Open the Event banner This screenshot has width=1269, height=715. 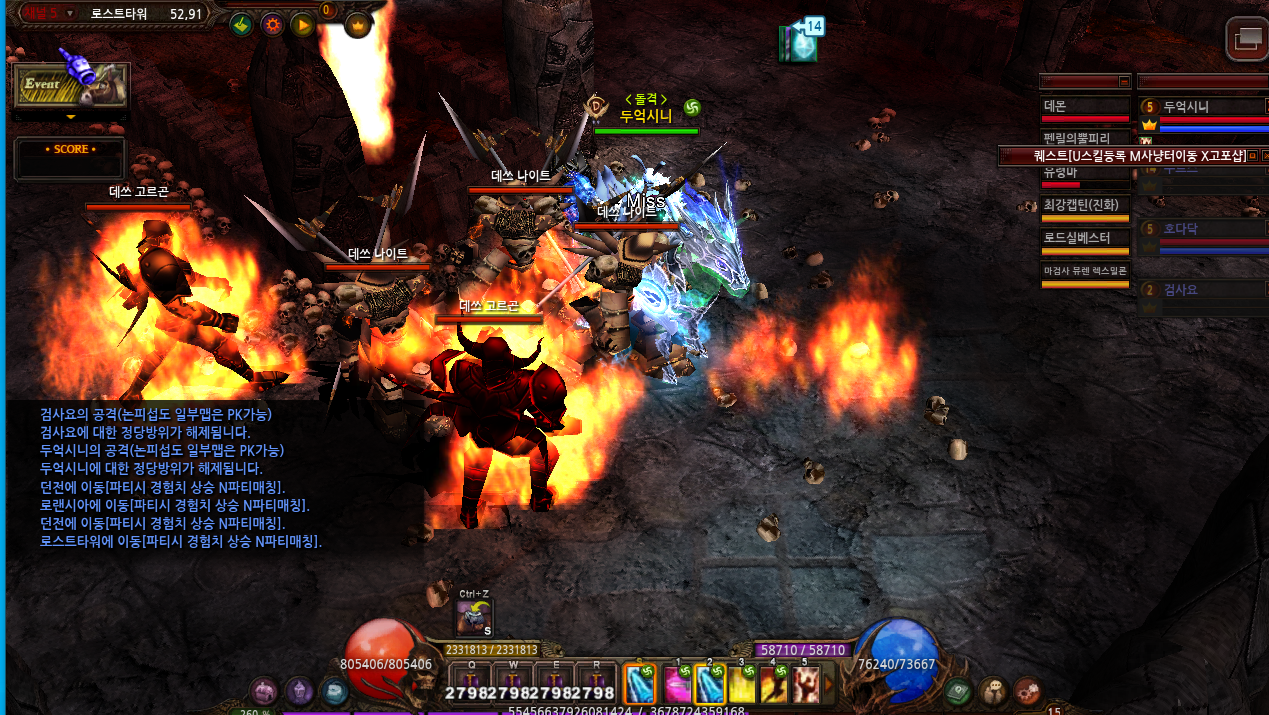[x=70, y=86]
